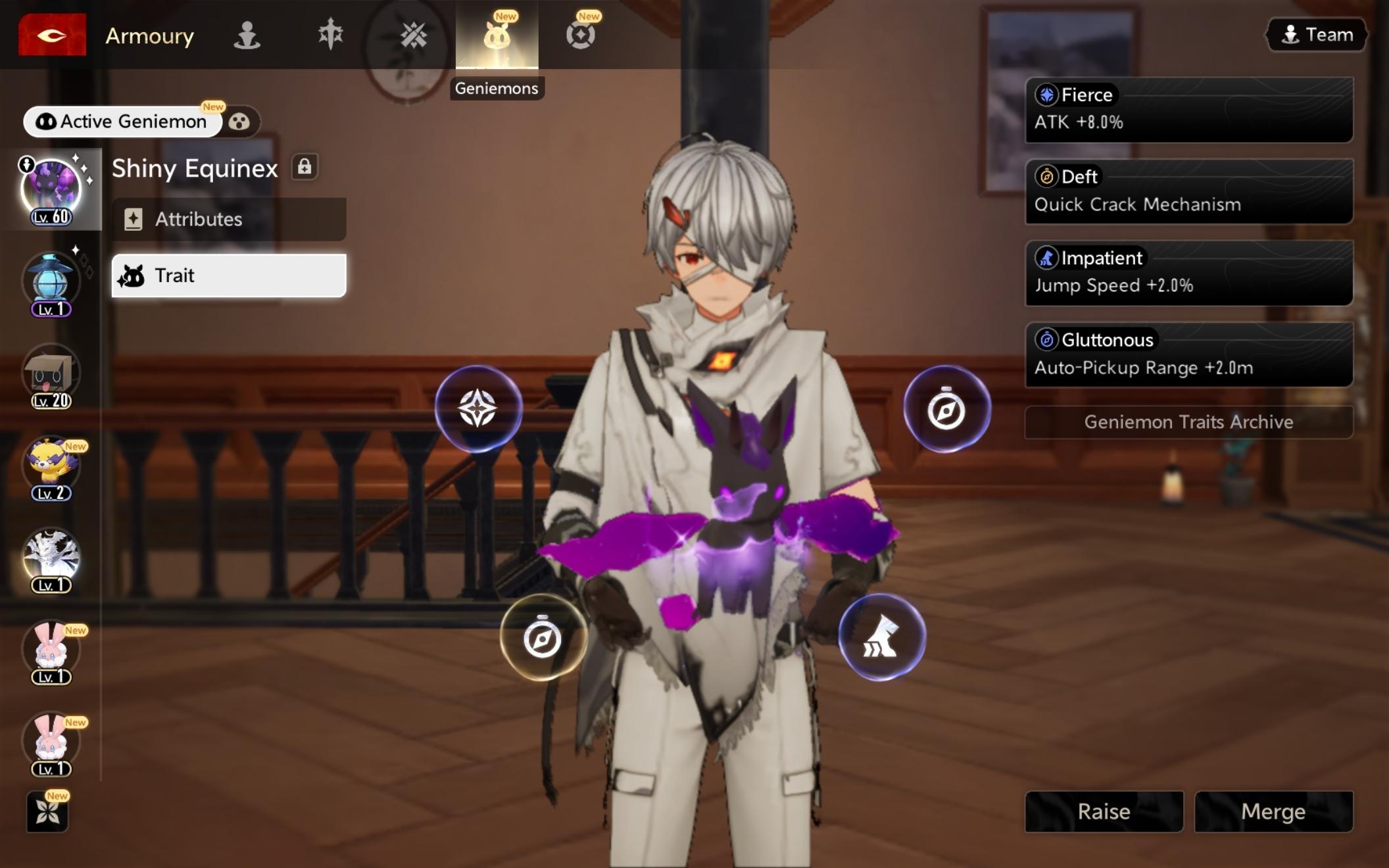Click the Raise button
The image size is (1389, 868).
coord(1104,811)
